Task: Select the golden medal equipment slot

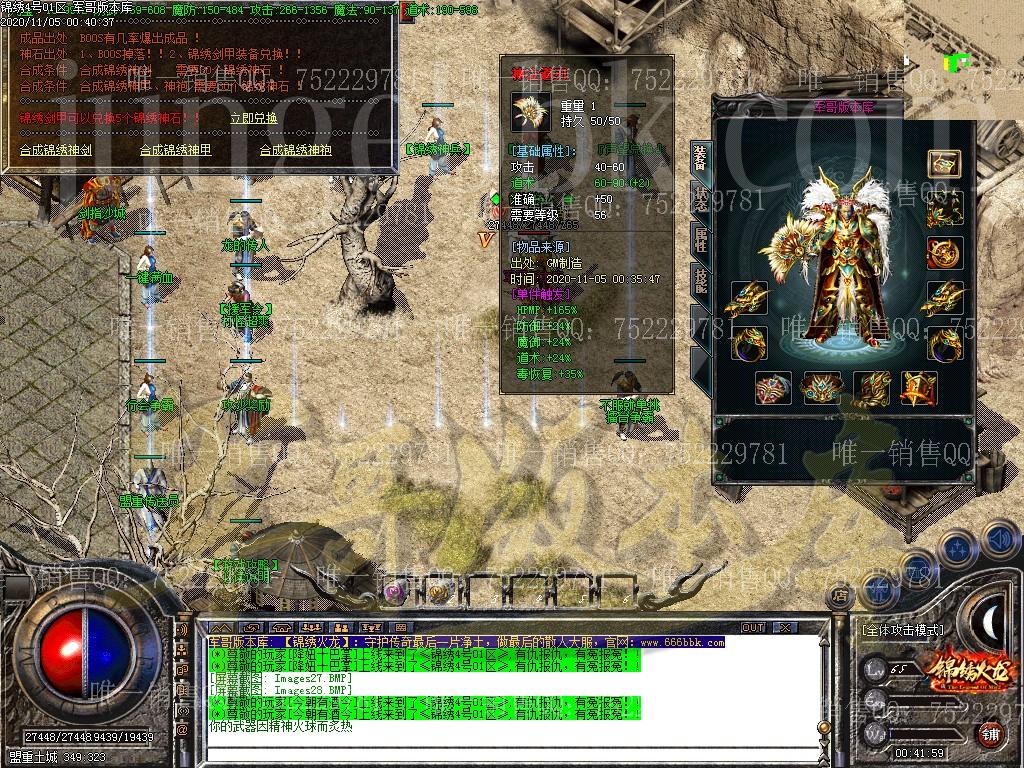Action: point(943,253)
